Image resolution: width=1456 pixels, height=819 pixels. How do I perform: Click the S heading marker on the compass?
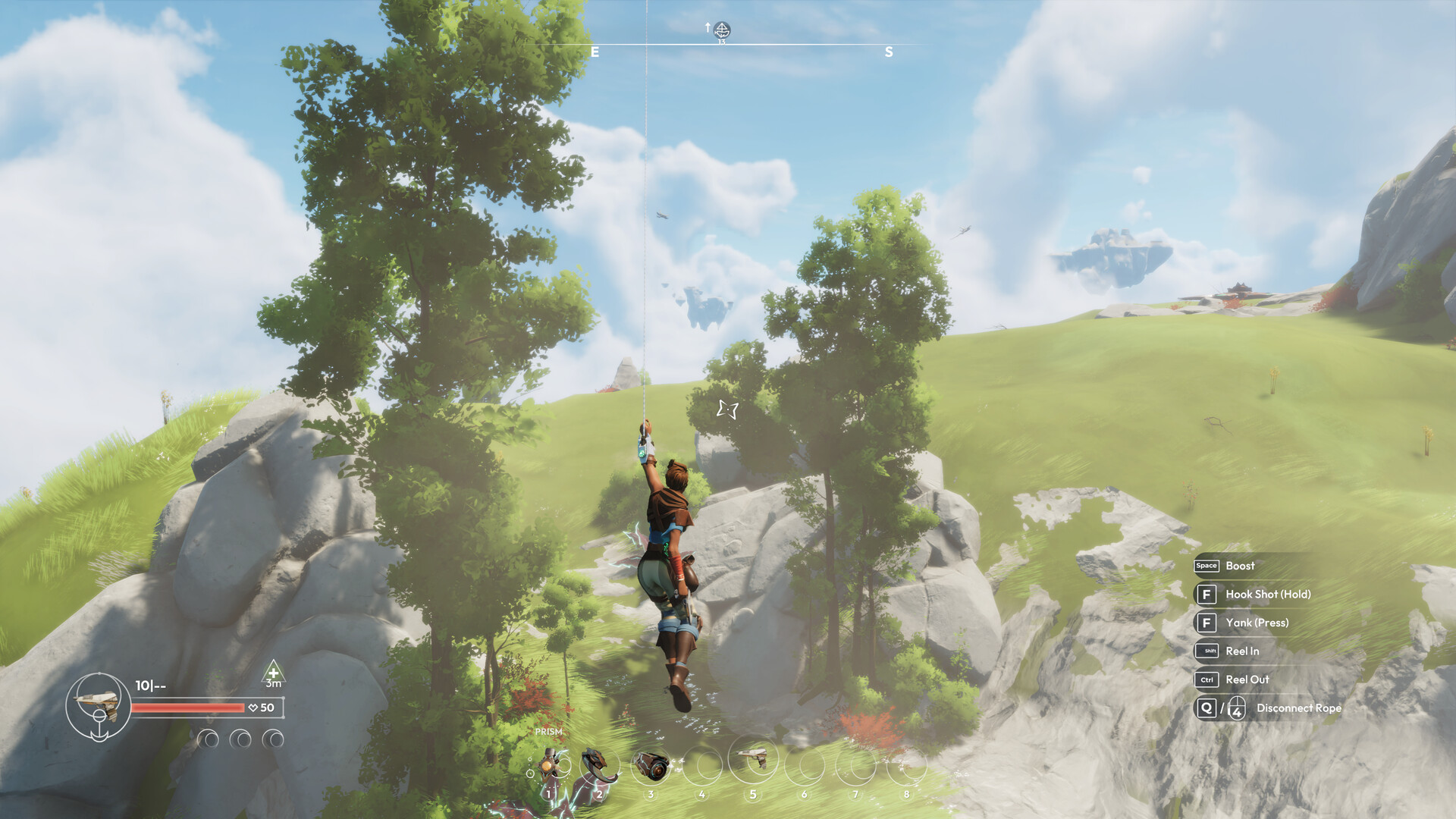(889, 52)
